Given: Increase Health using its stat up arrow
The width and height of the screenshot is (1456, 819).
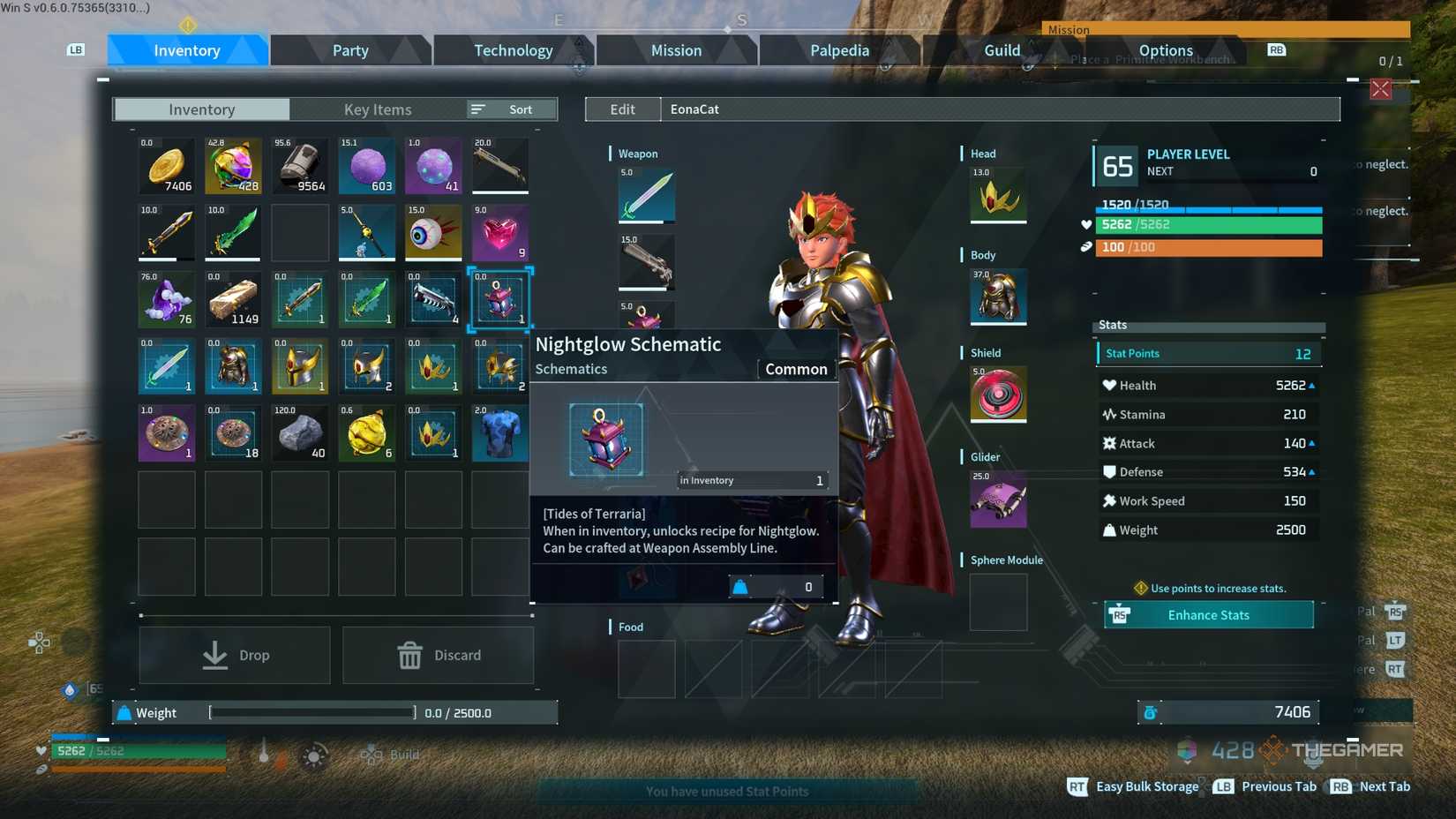Looking at the screenshot, I should (x=1312, y=385).
